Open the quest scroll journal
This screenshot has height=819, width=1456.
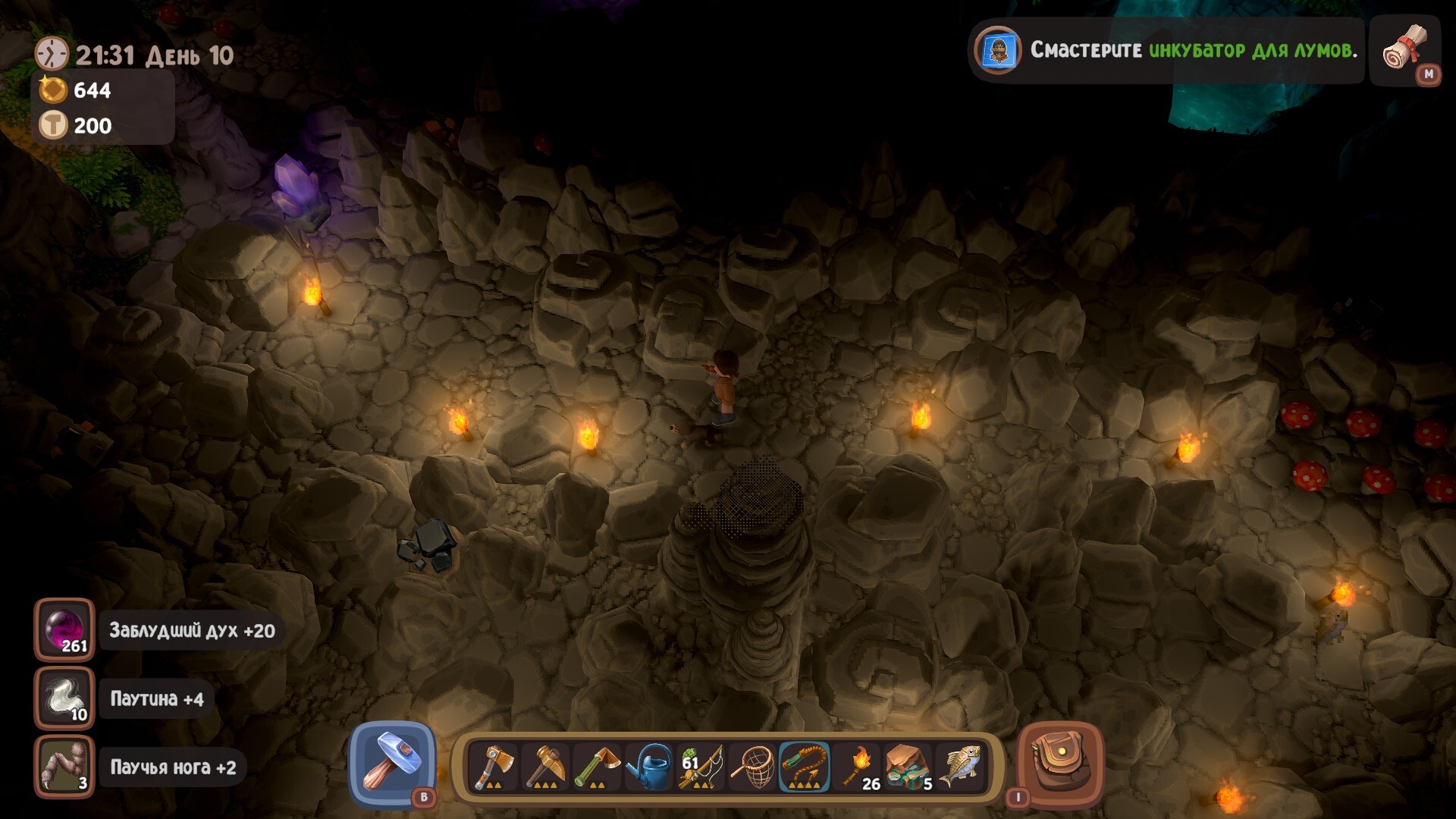1405,50
